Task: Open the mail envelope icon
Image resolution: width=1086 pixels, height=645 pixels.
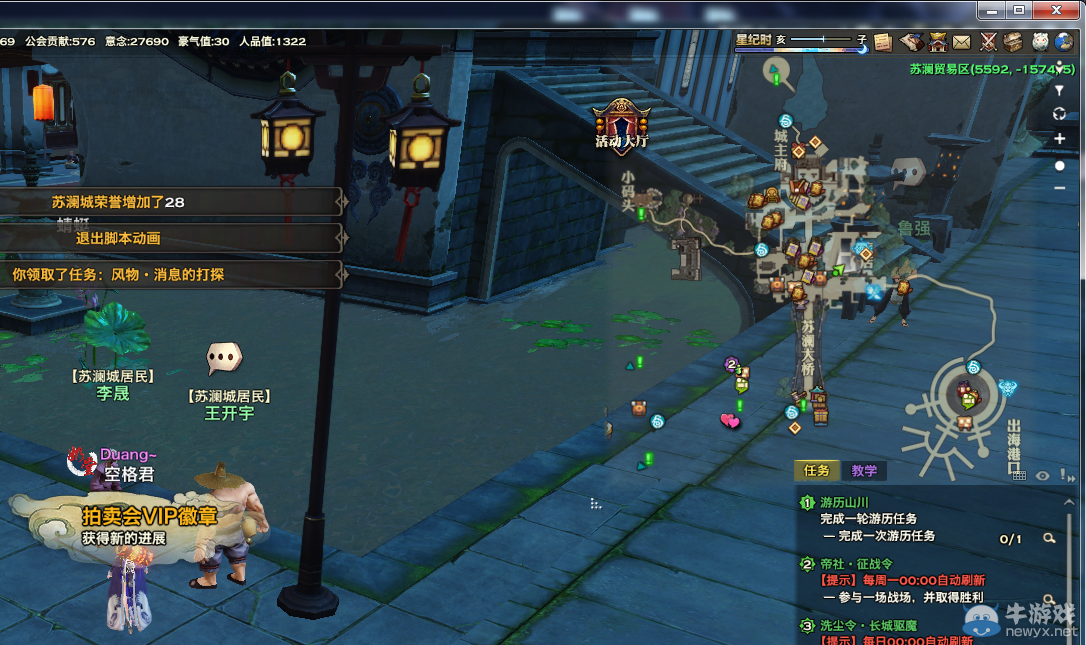Action: coord(961,41)
